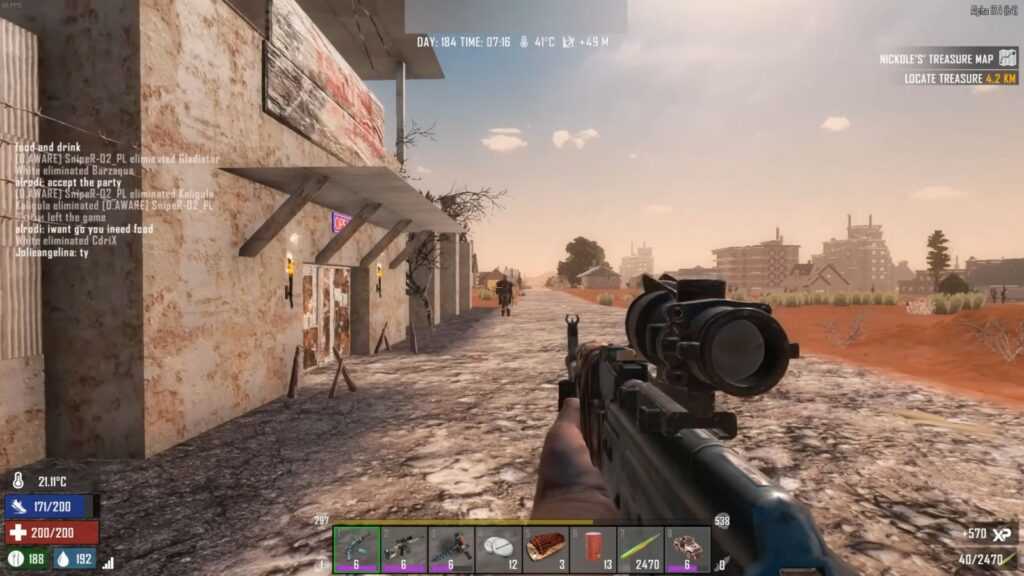Click the Nickole's Treasure Map quest tracker

point(947,59)
